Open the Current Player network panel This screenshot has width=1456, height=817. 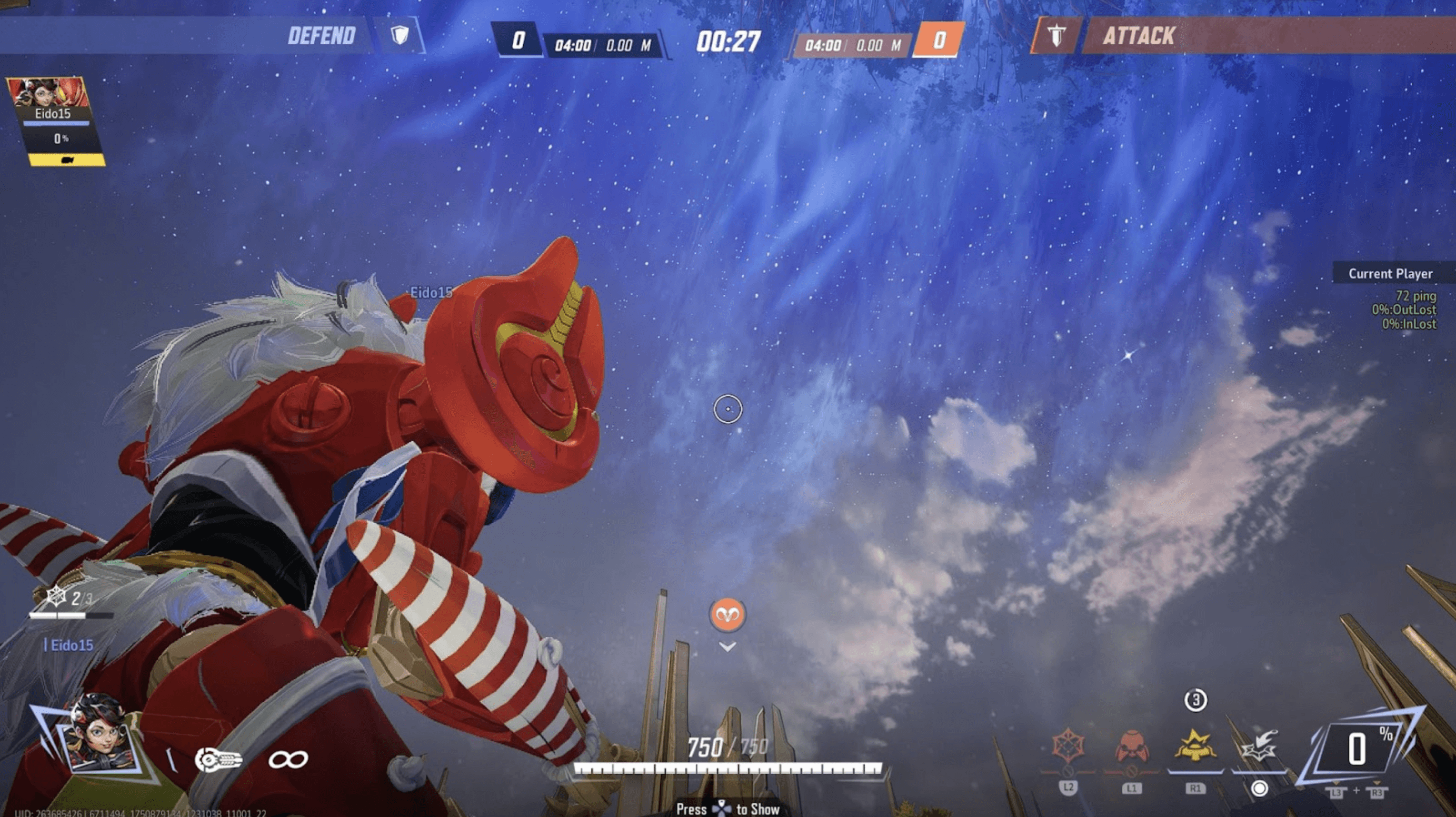point(1390,274)
